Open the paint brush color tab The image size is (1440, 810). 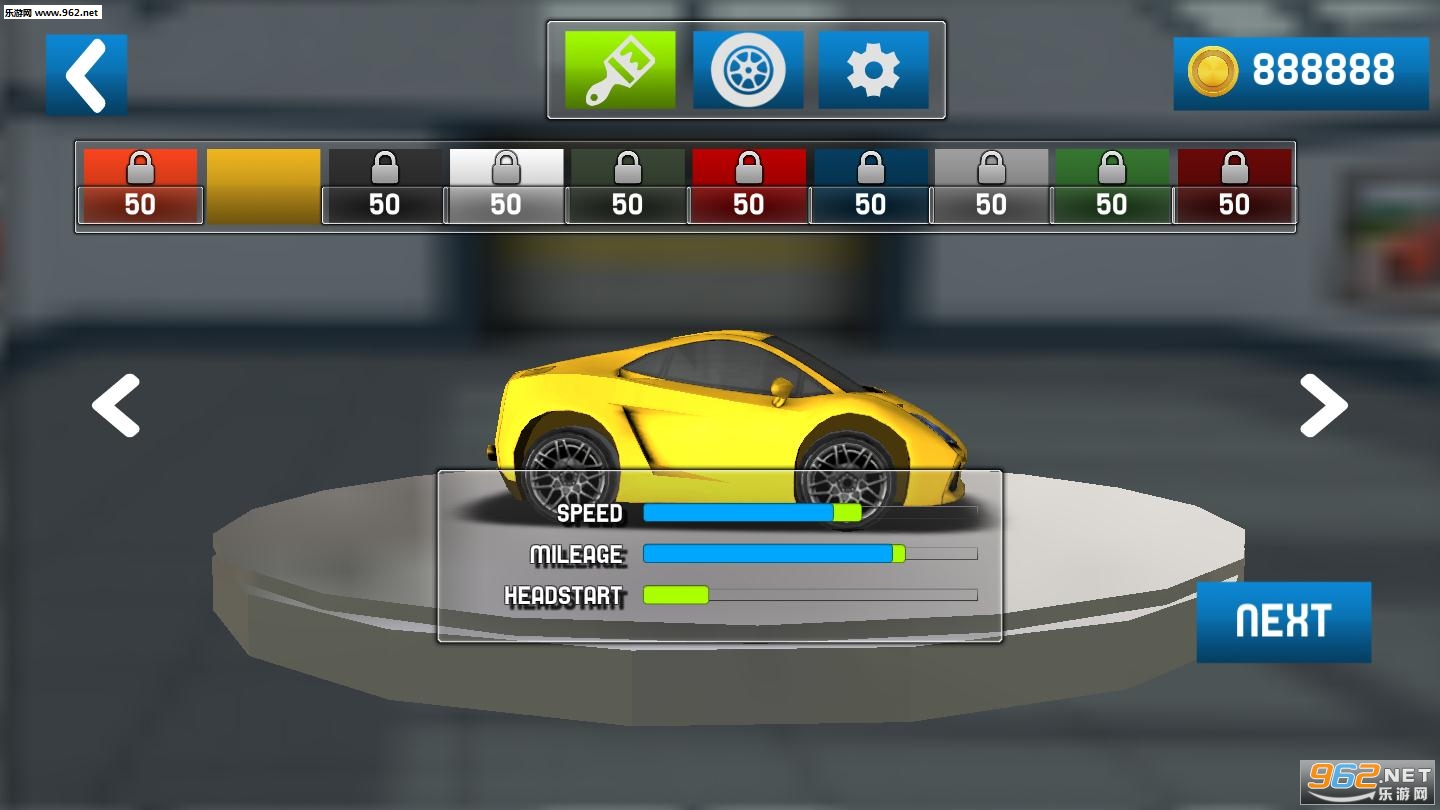620,69
